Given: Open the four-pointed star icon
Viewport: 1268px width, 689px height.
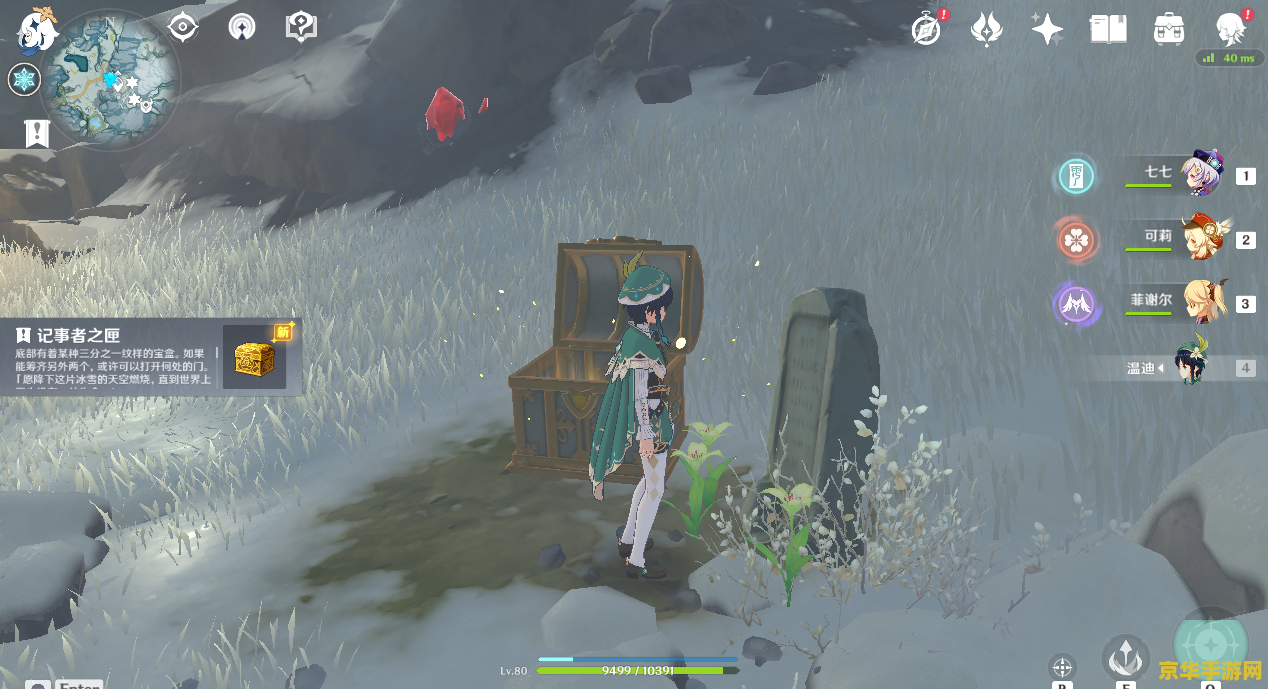Looking at the screenshot, I should click(x=1047, y=30).
